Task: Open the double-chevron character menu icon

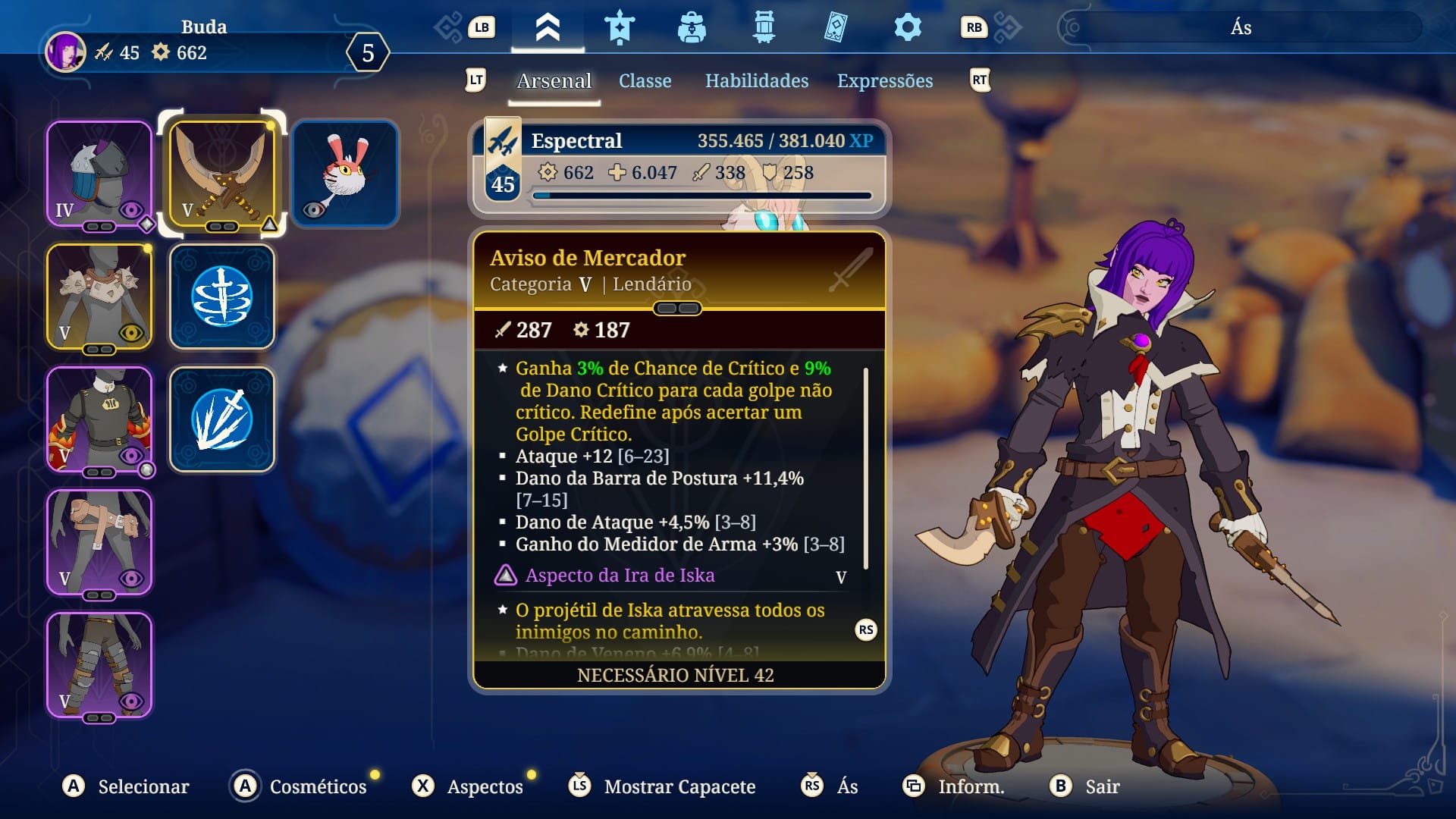Action: tap(548, 28)
